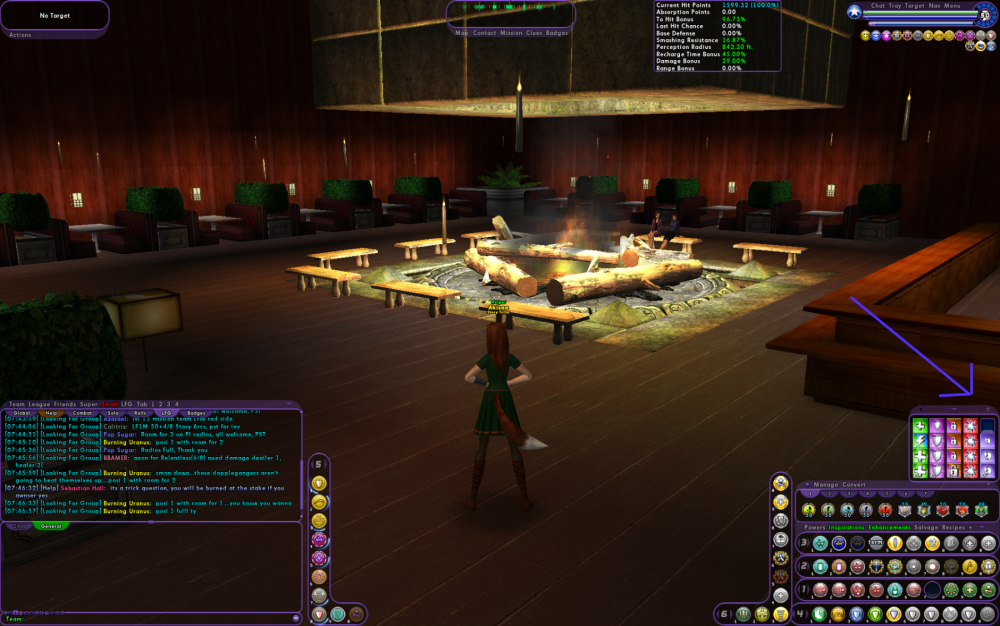Screen dimensions: 1000x626
Task: Click Manage in the enhancements tray
Action: [x=826, y=485]
